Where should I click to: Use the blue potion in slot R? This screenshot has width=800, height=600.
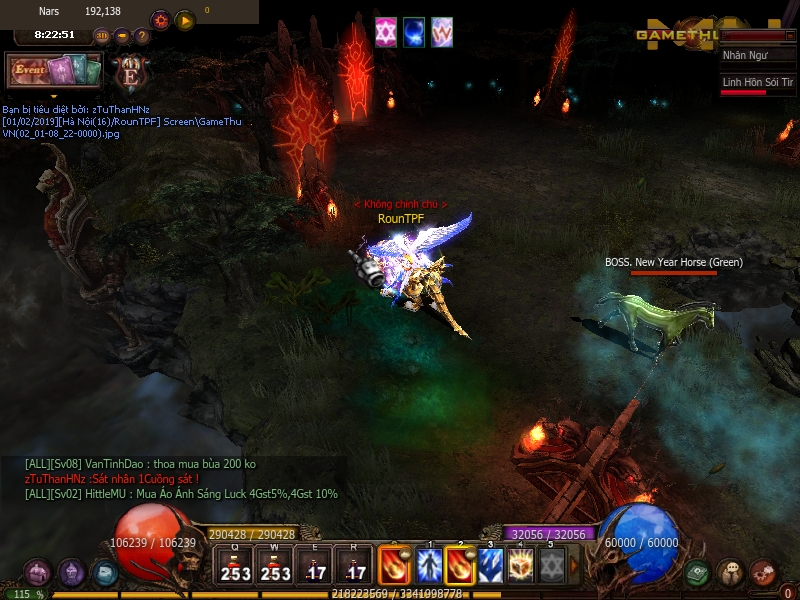[x=355, y=564]
